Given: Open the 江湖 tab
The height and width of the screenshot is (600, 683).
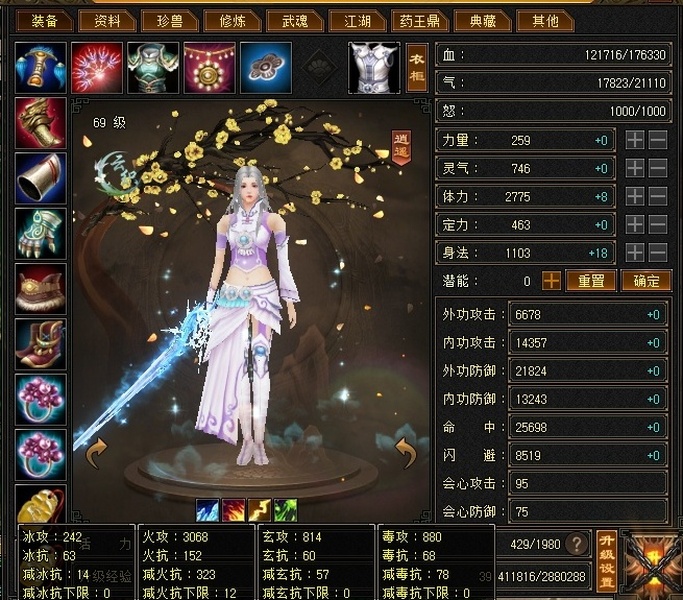Looking at the screenshot, I should pos(359,20).
